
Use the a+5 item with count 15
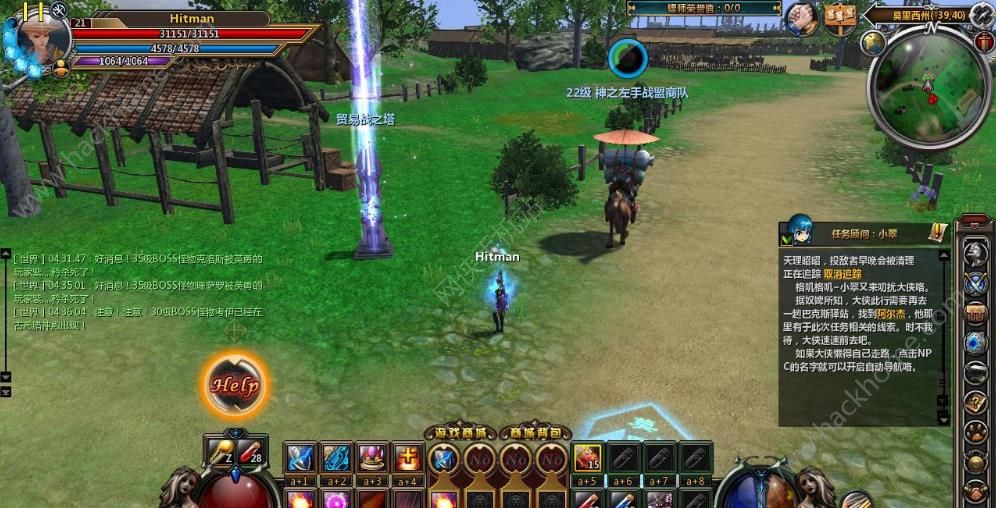(587, 458)
